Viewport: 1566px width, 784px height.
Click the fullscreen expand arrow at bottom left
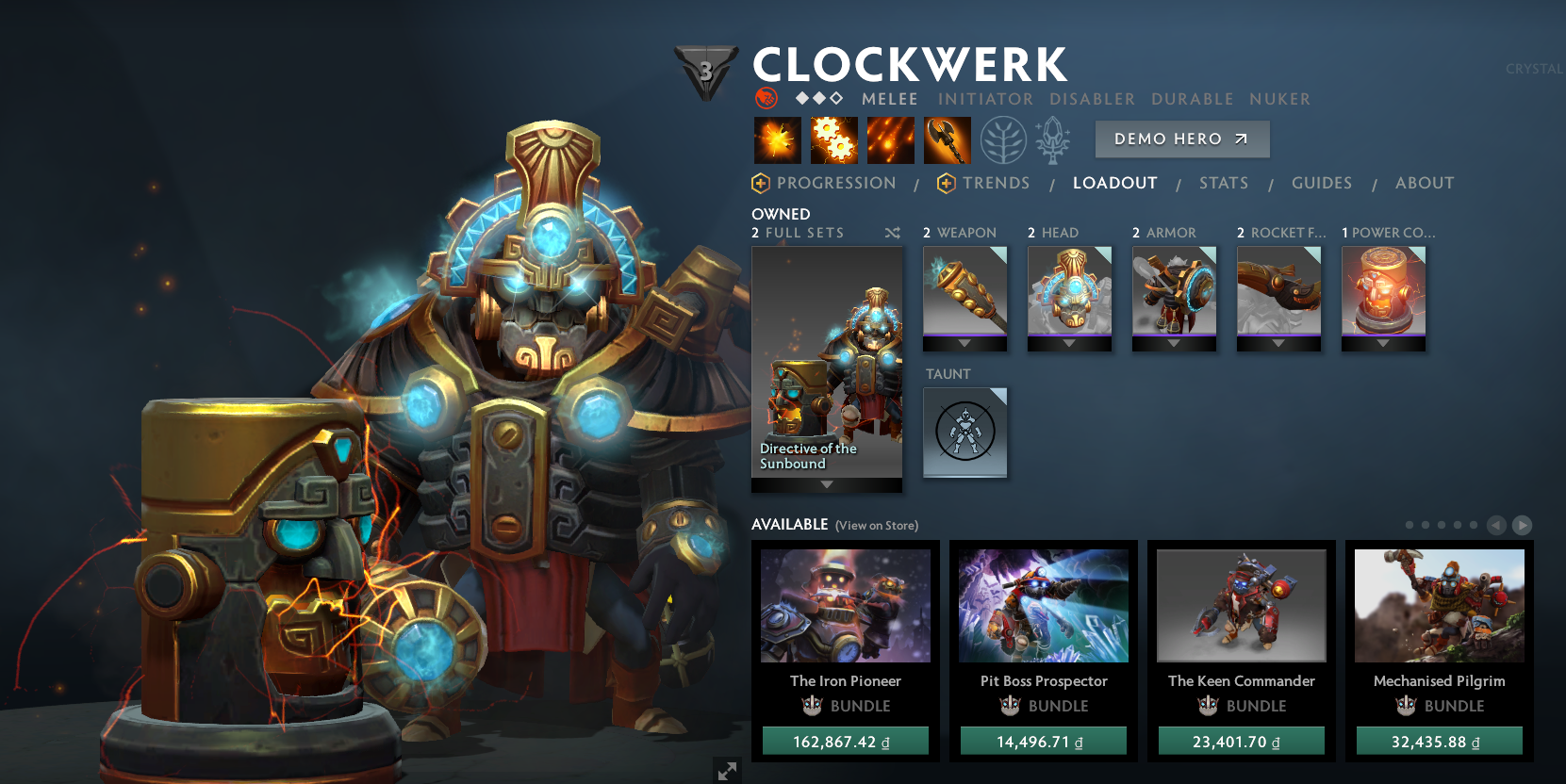coord(726,771)
